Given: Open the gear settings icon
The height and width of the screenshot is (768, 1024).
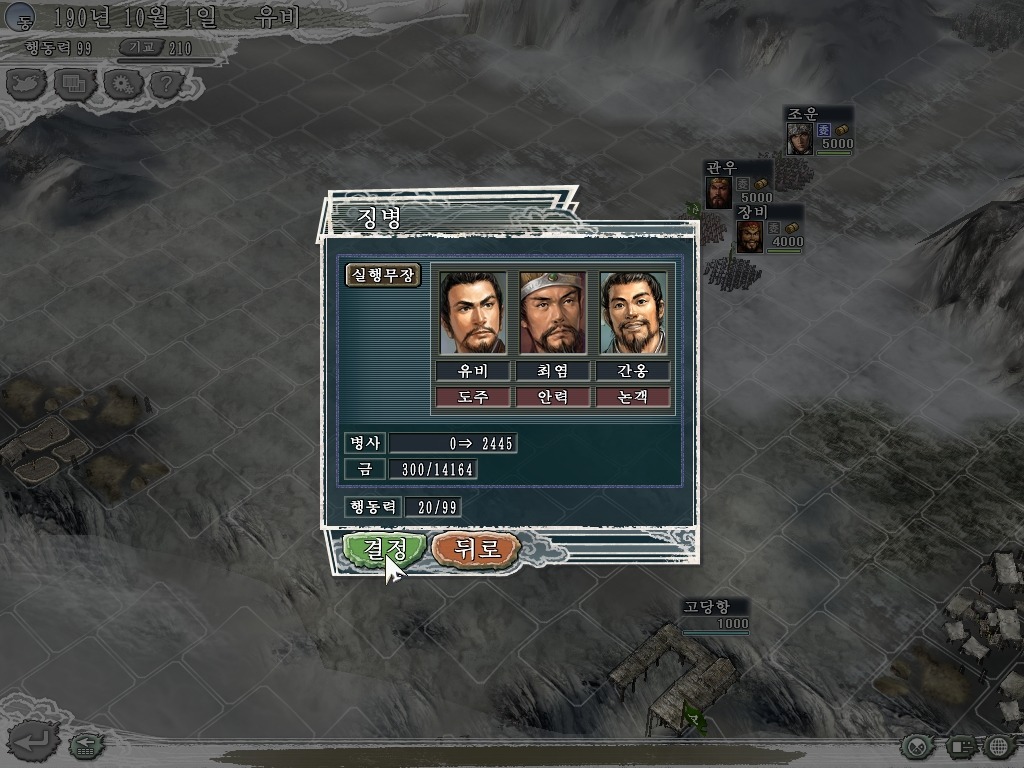Looking at the screenshot, I should coord(124,83).
